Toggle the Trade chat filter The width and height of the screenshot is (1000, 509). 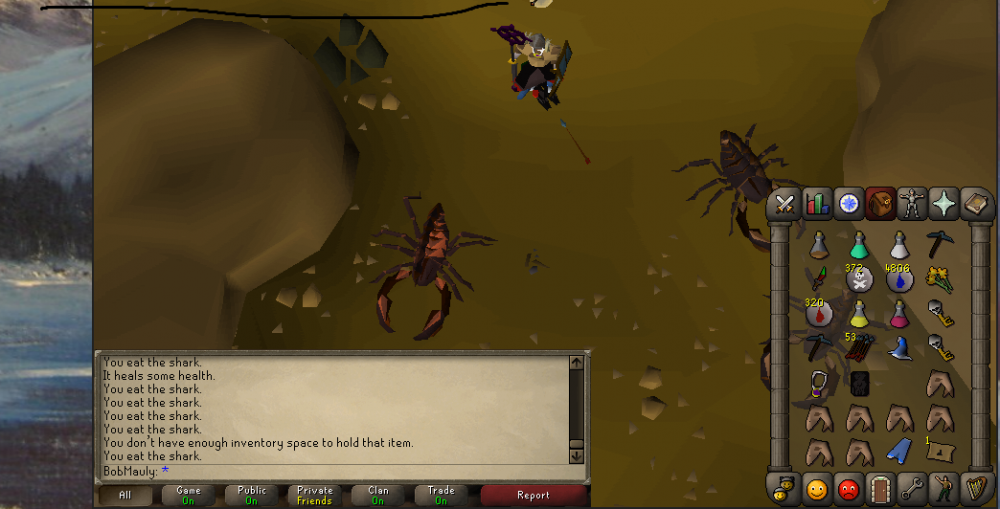point(441,495)
